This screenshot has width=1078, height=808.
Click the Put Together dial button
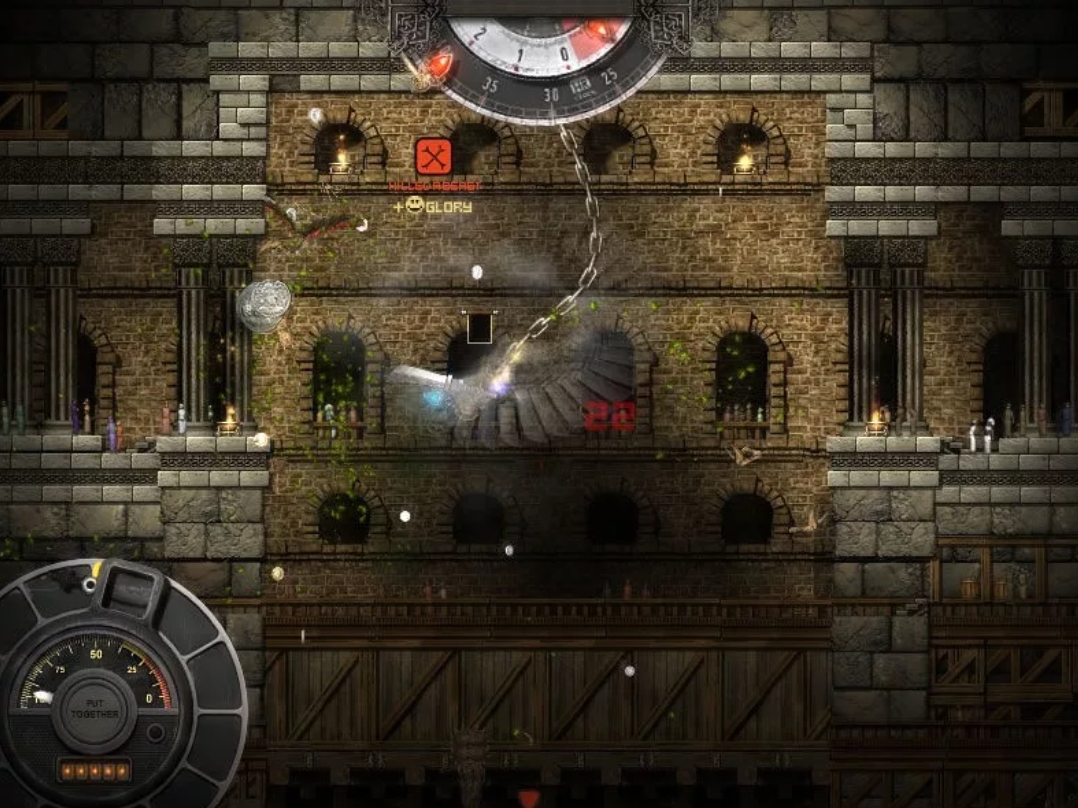[95, 708]
